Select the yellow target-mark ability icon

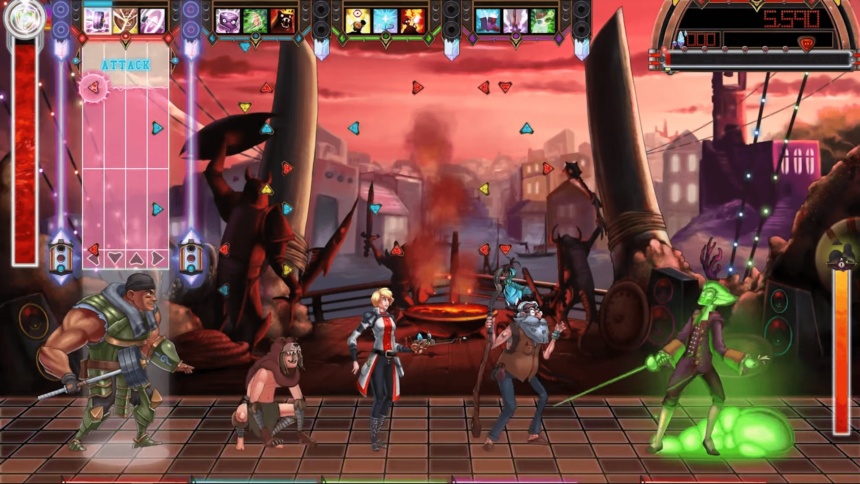tap(360, 20)
